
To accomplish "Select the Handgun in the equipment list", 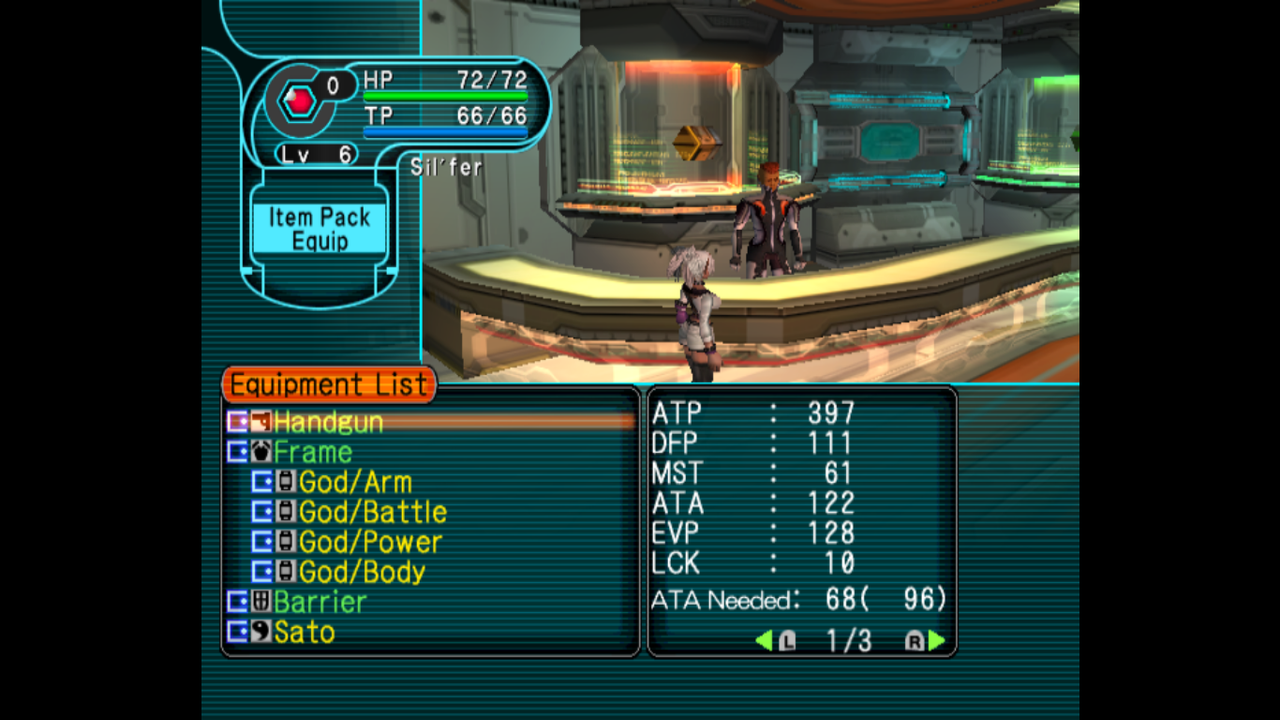I will pos(328,422).
